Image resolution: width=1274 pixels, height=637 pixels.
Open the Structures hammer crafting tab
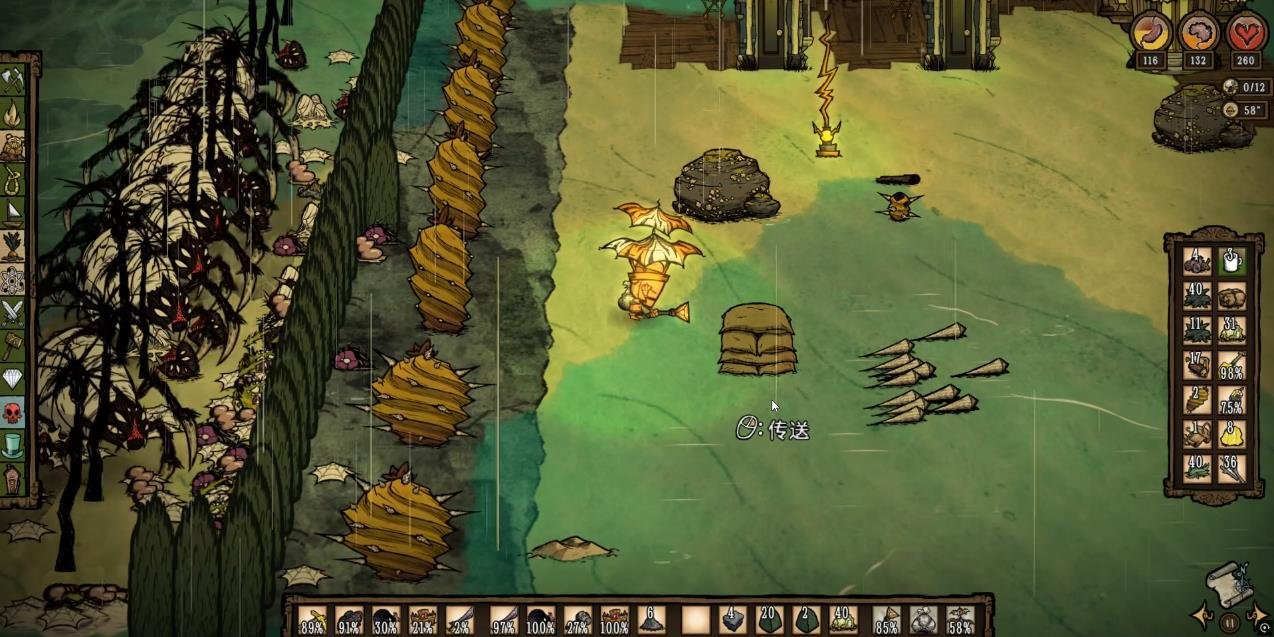point(12,346)
